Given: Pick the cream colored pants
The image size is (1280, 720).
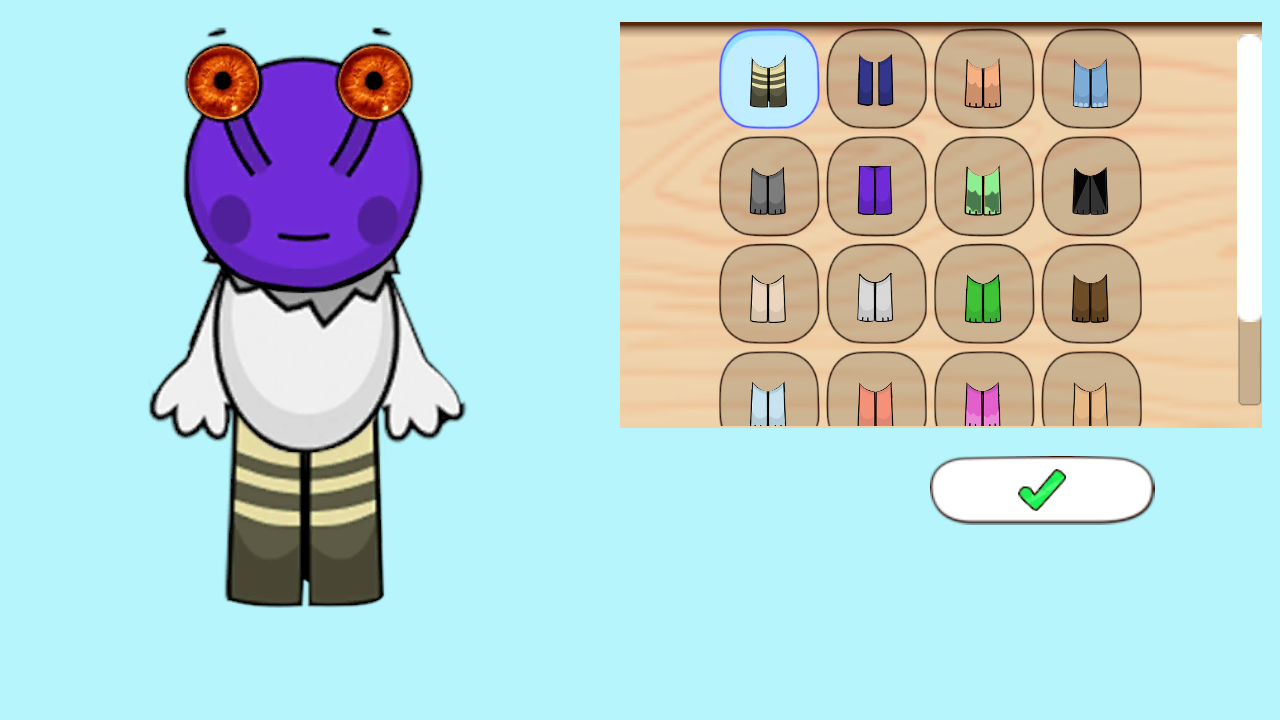Looking at the screenshot, I should click(x=768, y=293).
